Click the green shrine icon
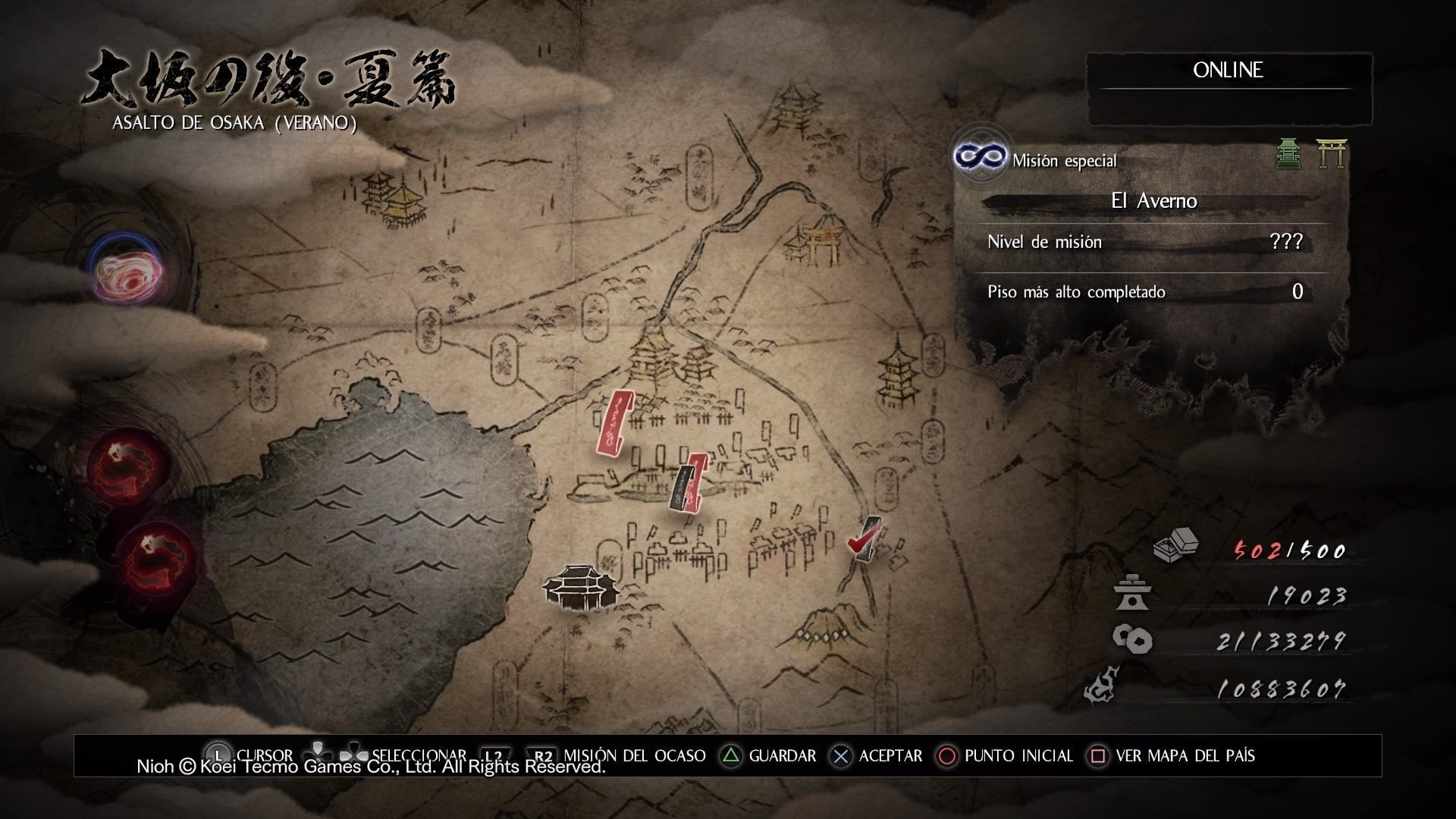This screenshot has height=819, width=1456. click(1288, 153)
